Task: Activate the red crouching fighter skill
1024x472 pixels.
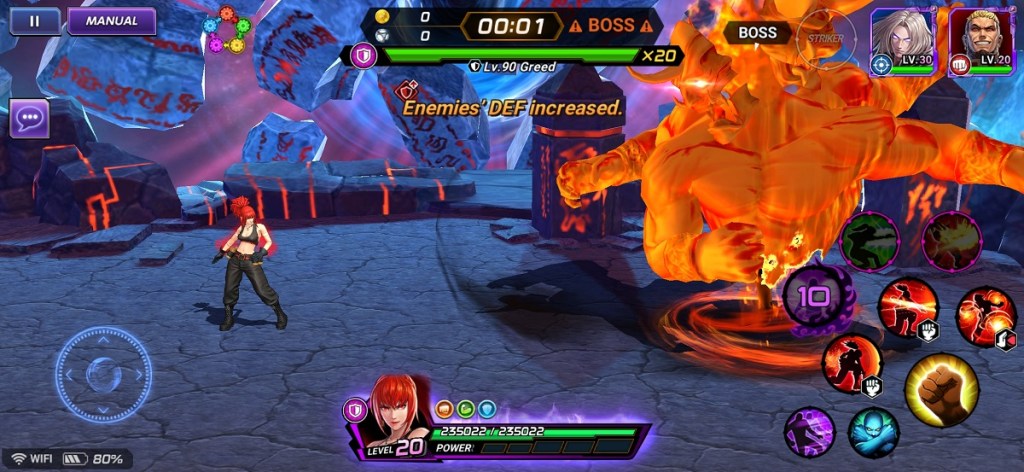Action: (x=852, y=363)
